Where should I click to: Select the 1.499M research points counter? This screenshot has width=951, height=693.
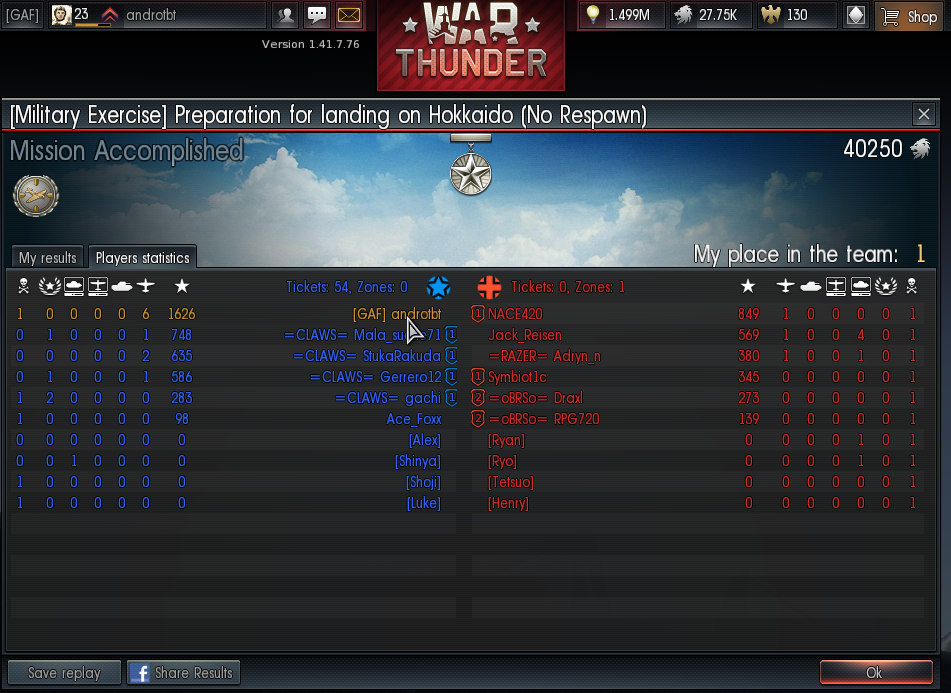pyautogui.click(x=621, y=16)
